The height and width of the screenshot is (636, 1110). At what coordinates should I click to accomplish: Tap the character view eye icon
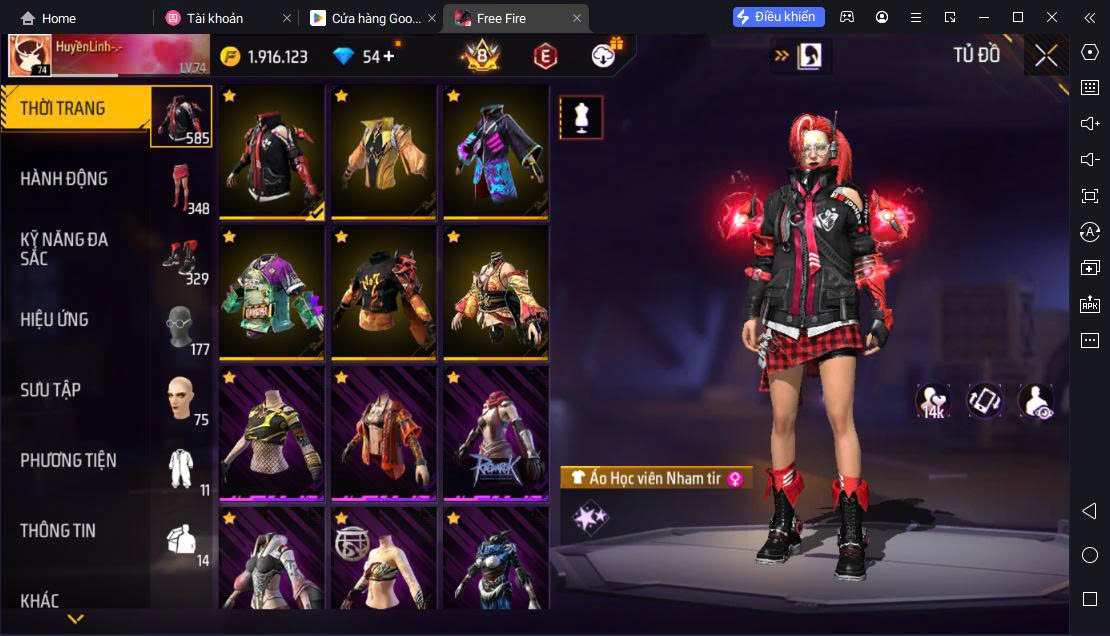[x=1036, y=401]
